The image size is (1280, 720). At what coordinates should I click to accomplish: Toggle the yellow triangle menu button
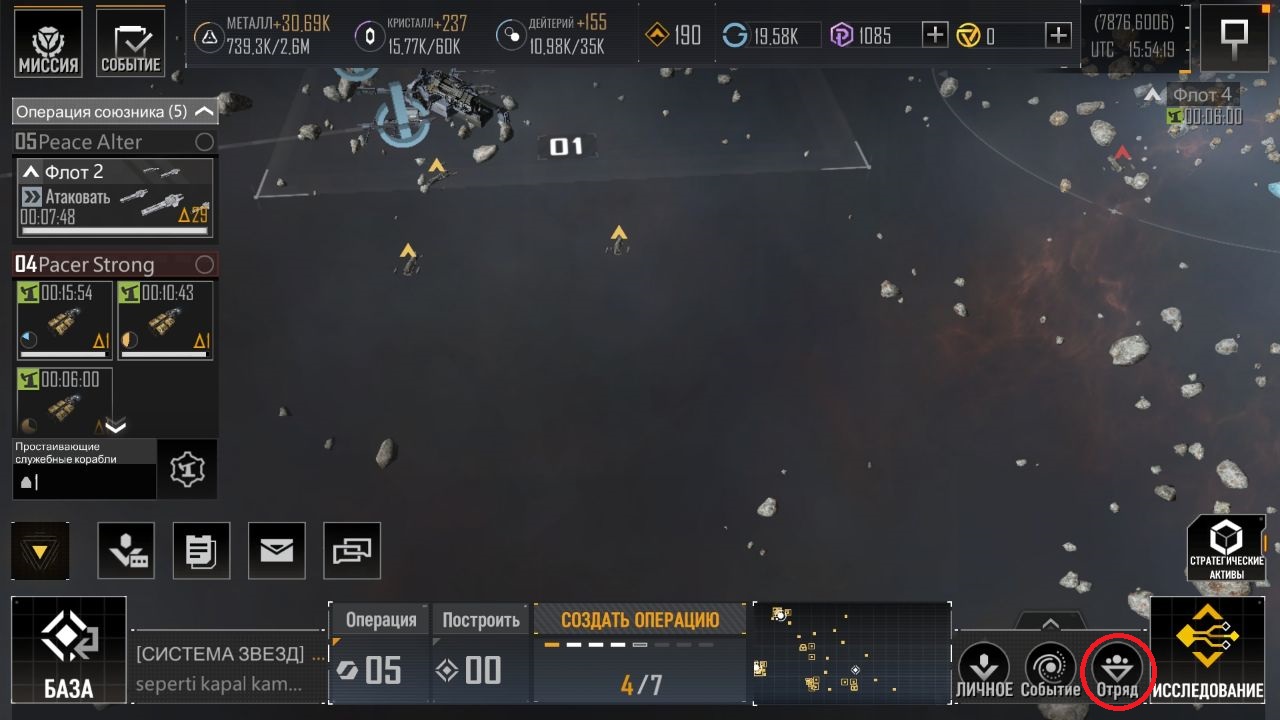point(41,551)
